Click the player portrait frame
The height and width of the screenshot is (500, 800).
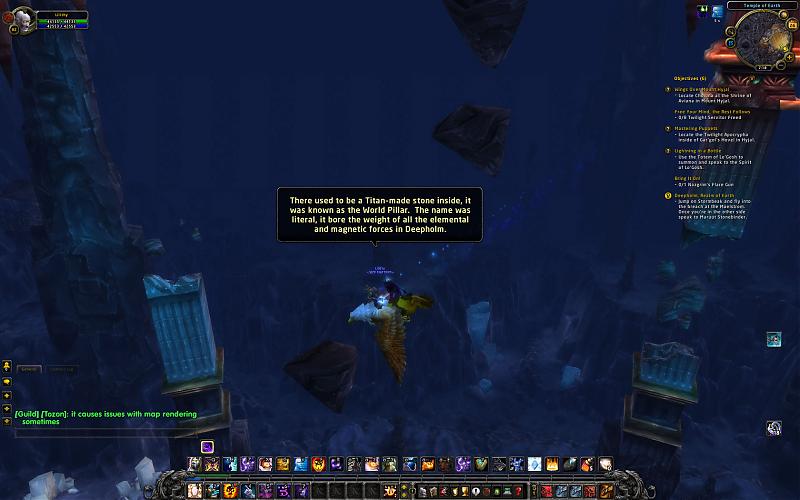point(23,19)
